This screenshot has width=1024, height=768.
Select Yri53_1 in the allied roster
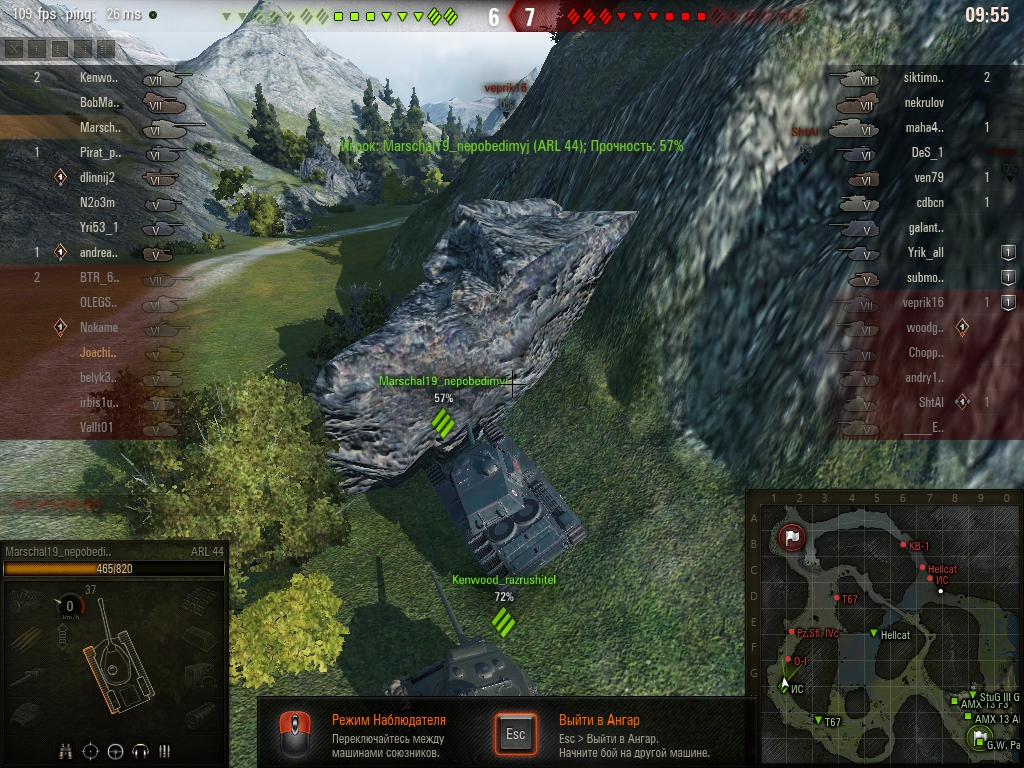pyautogui.click(x=98, y=228)
